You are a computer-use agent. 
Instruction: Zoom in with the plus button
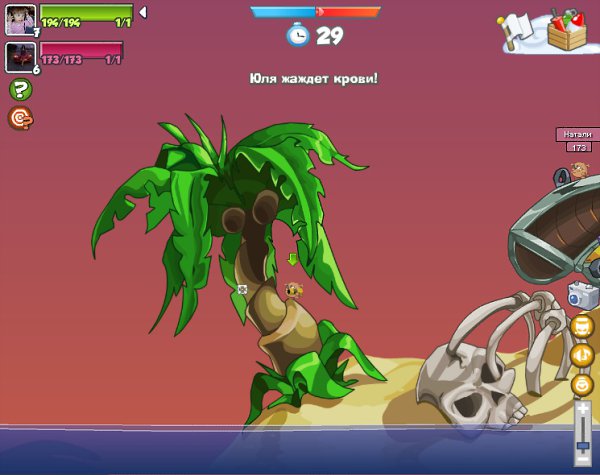point(583,407)
